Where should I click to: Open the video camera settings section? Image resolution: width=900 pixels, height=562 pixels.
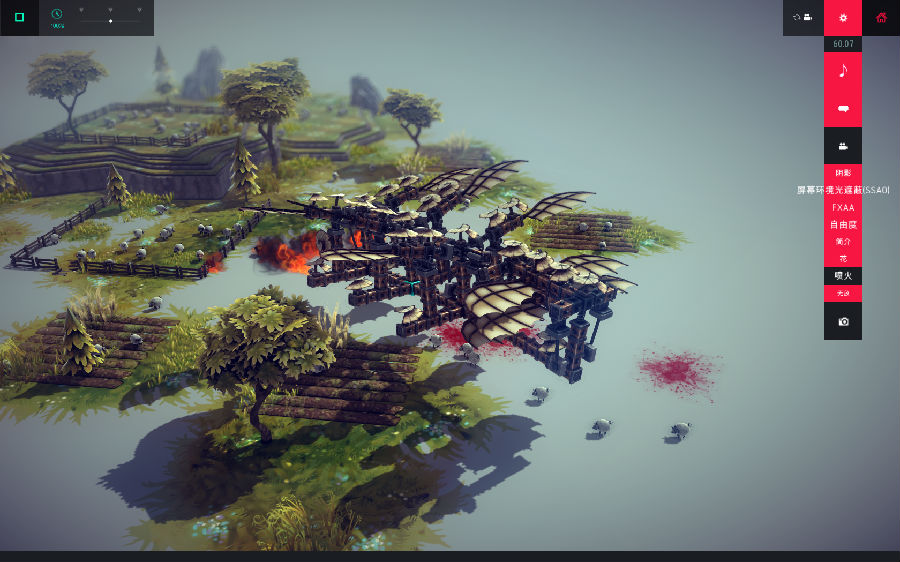(x=843, y=146)
